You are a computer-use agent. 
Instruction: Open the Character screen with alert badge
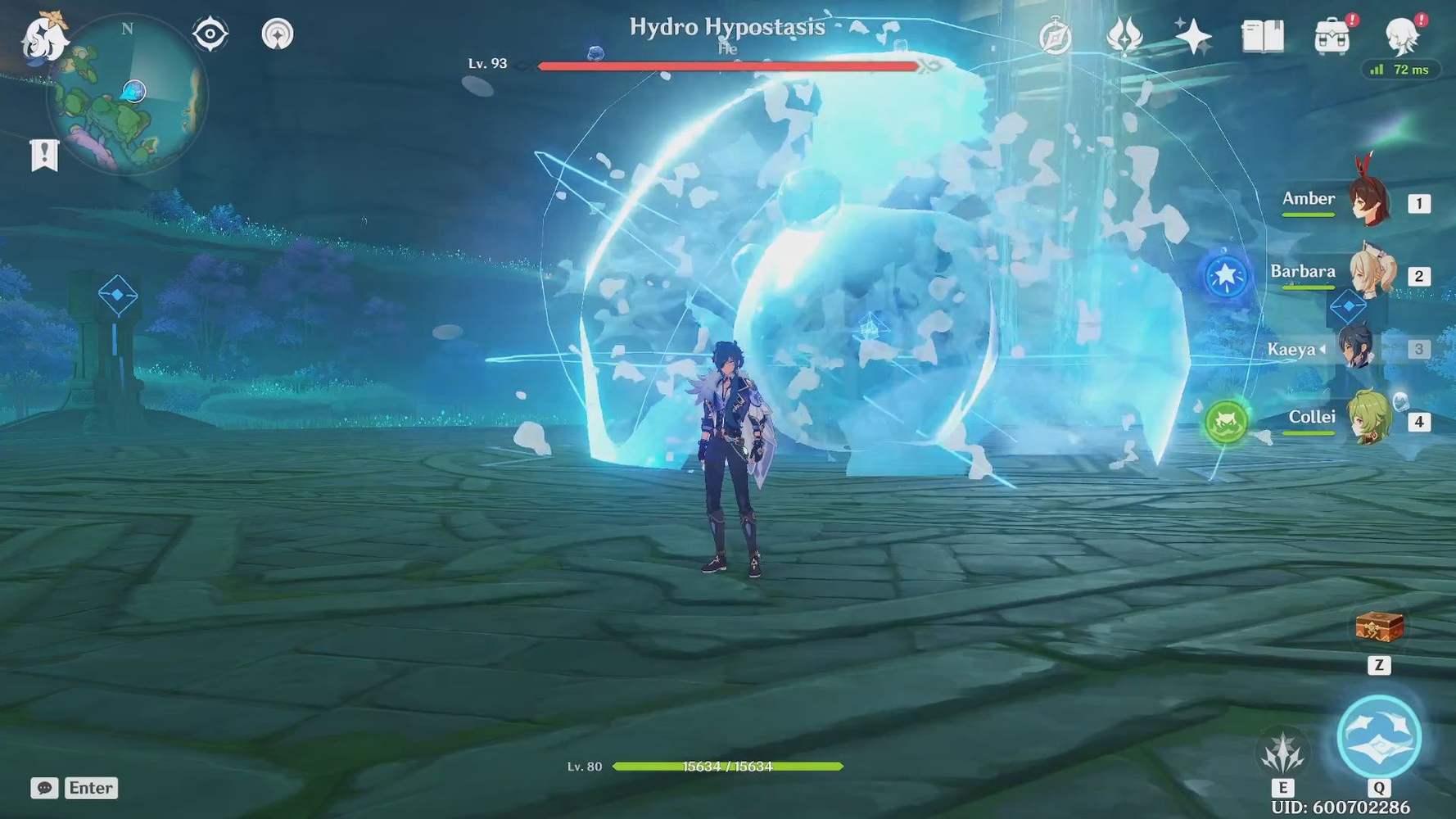(x=1402, y=34)
